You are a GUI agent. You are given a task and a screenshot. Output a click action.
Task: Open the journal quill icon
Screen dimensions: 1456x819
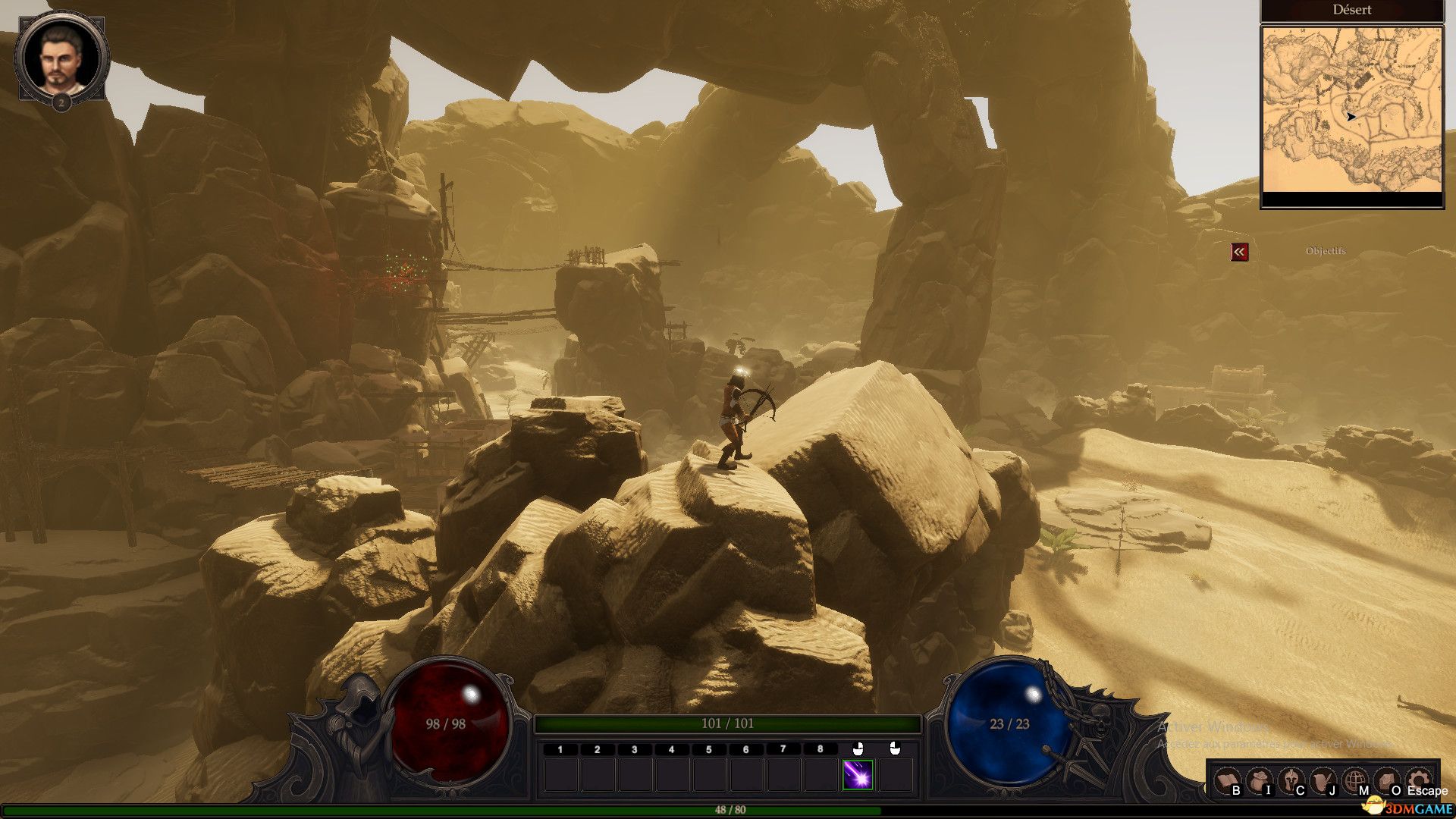1323,780
